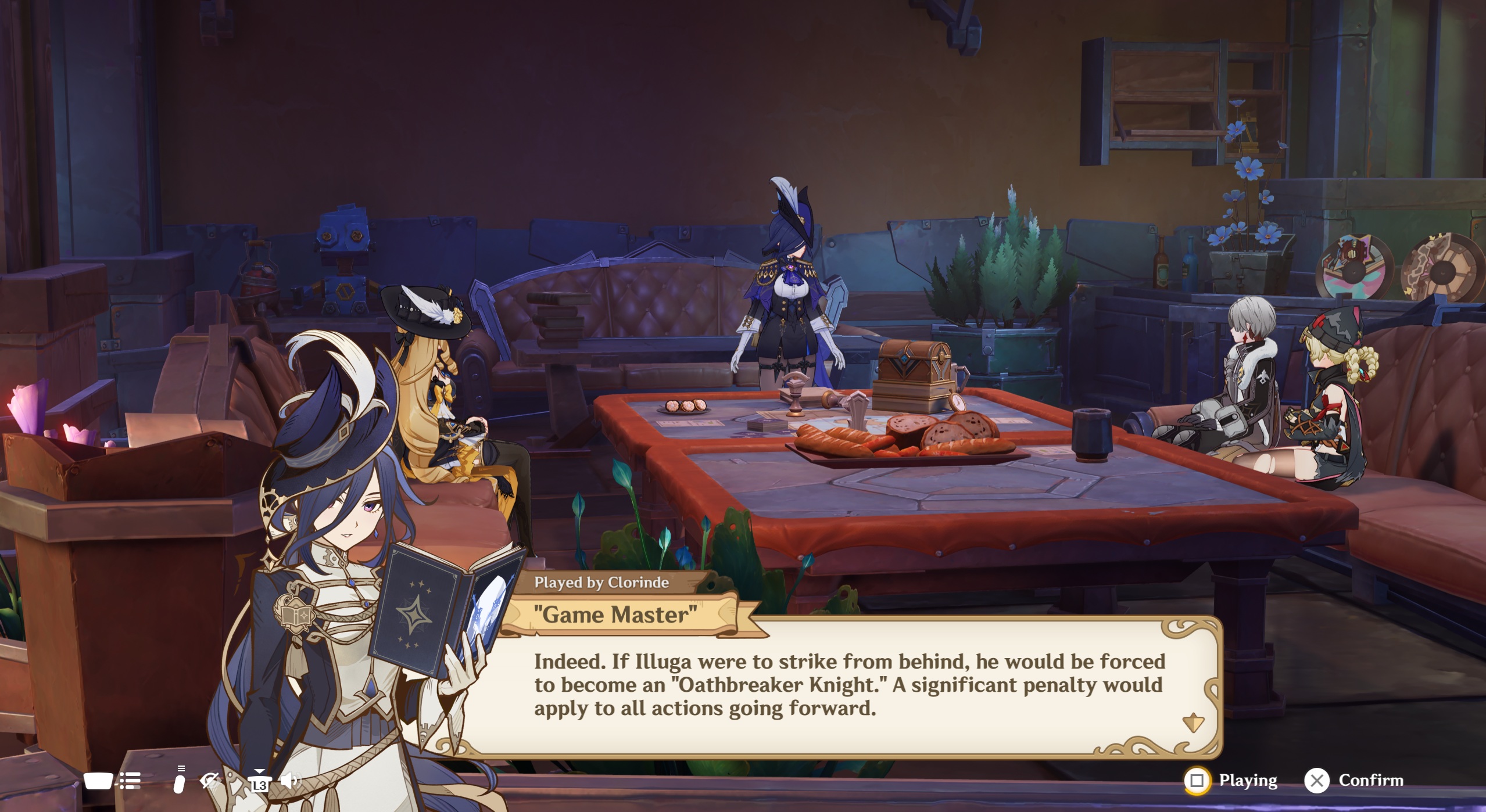The image size is (1486, 812).
Task: Hide the interface with the crossed-eye icon
Action: [209, 781]
